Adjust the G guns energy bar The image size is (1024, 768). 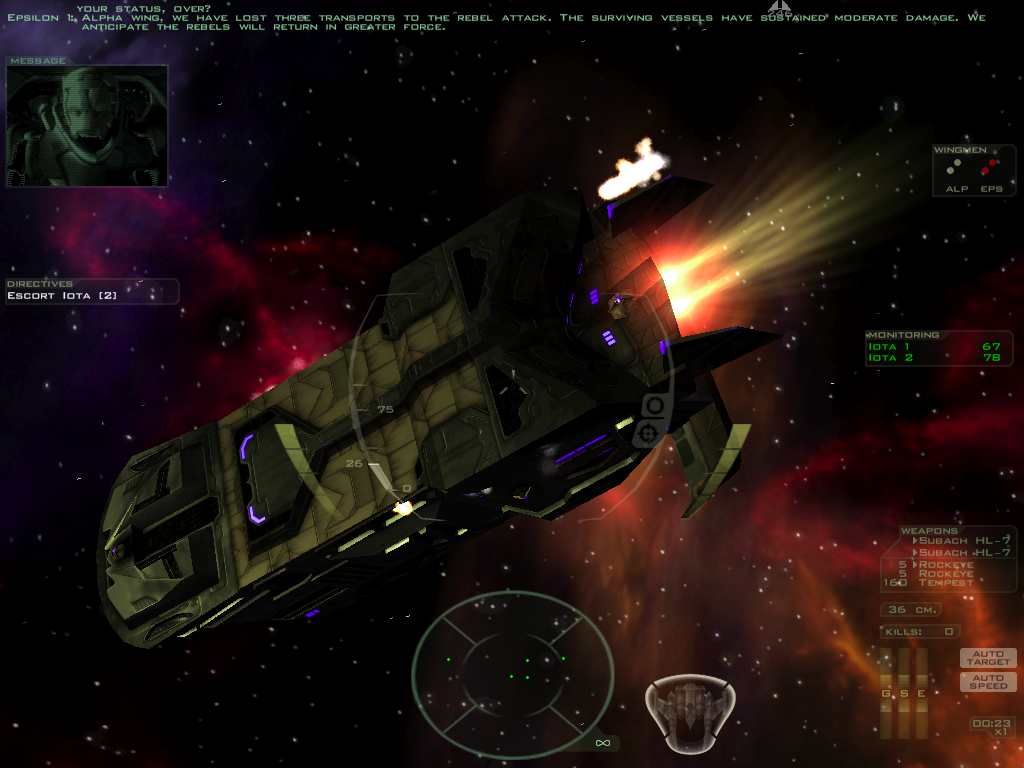(x=886, y=693)
